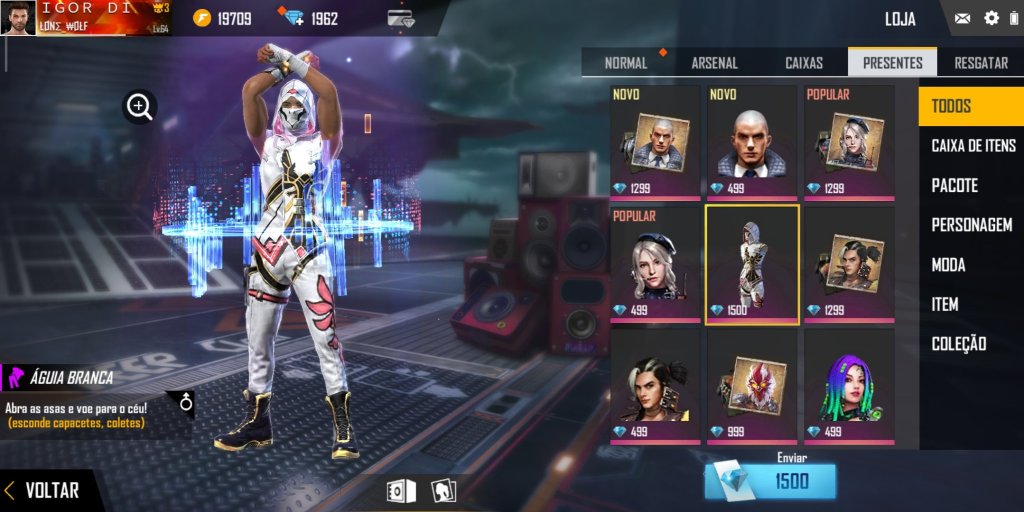1024x512 pixels.
Task: Select the TODOS category filter
Action: pyautogui.click(x=951, y=106)
